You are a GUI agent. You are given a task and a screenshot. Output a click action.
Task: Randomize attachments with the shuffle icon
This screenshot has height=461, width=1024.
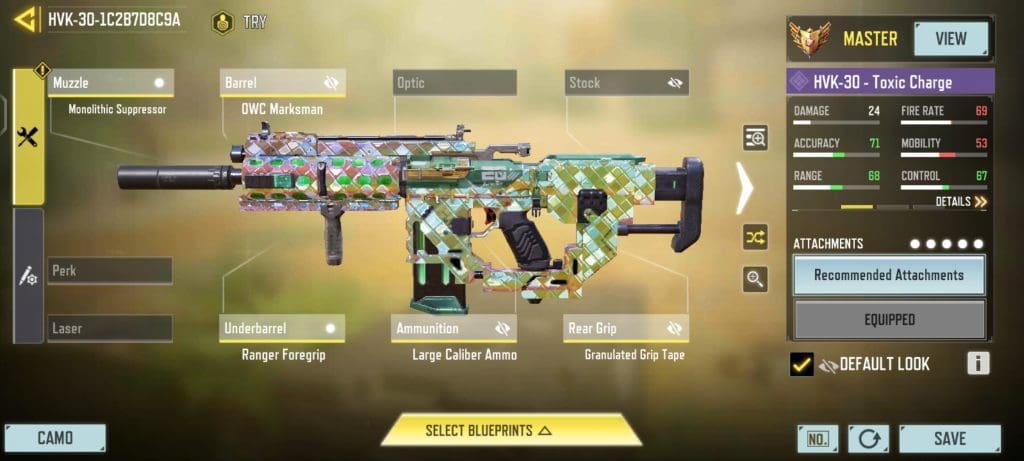pyautogui.click(x=755, y=237)
